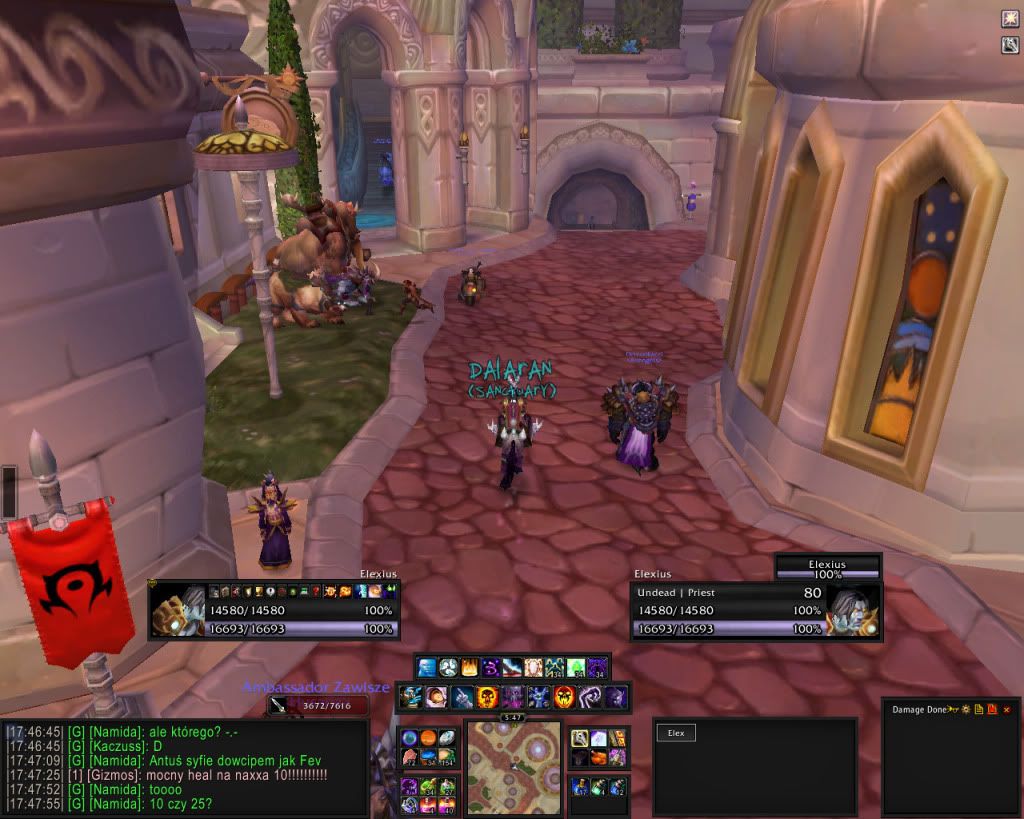Open the Ambassador Zawisze reputation bar
Screen dimensions: 1024x819
coord(316,705)
